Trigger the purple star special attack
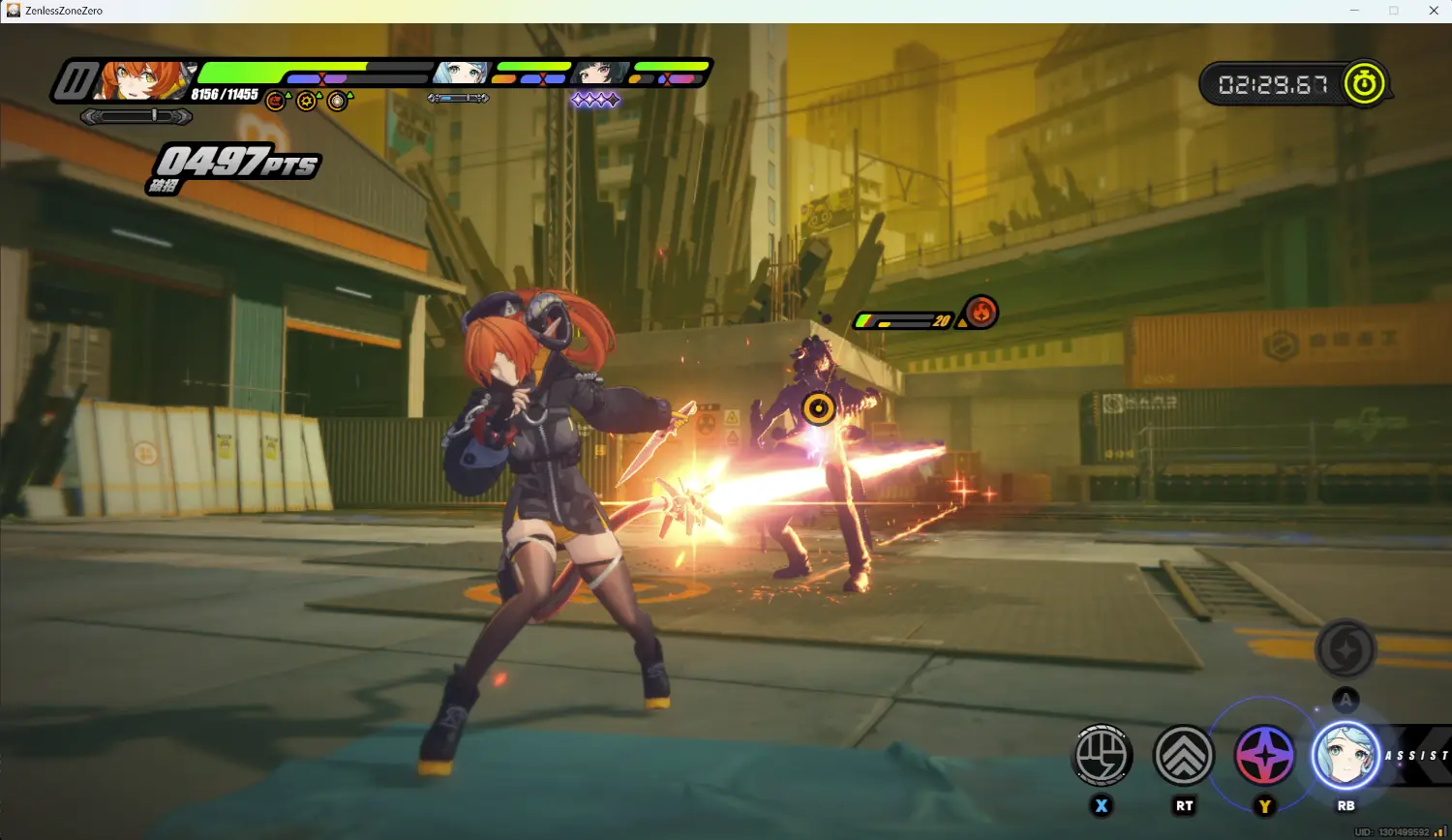Image resolution: width=1452 pixels, height=840 pixels. tap(1264, 756)
